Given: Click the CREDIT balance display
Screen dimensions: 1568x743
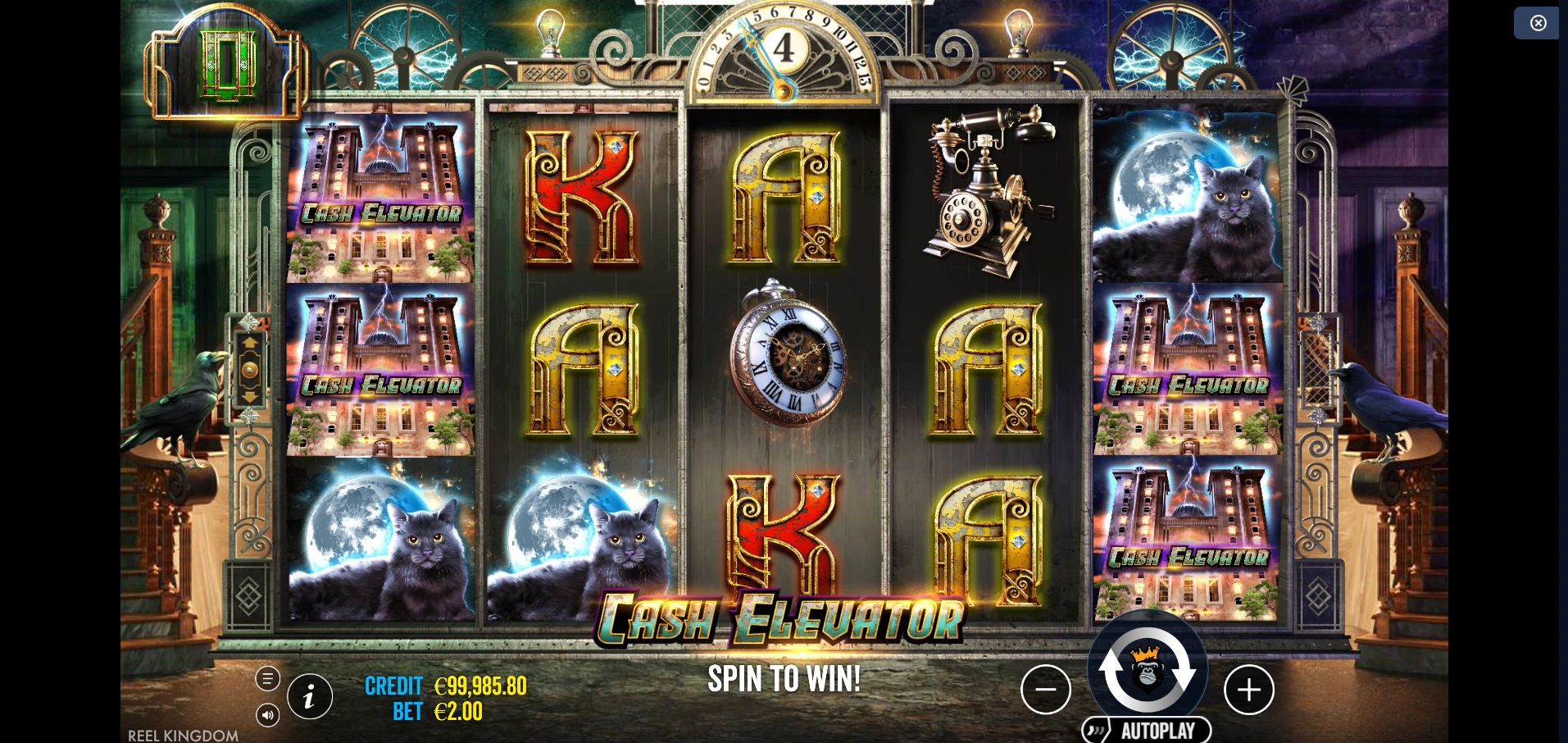Looking at the screenshot, I should click(x=447, y=687).
